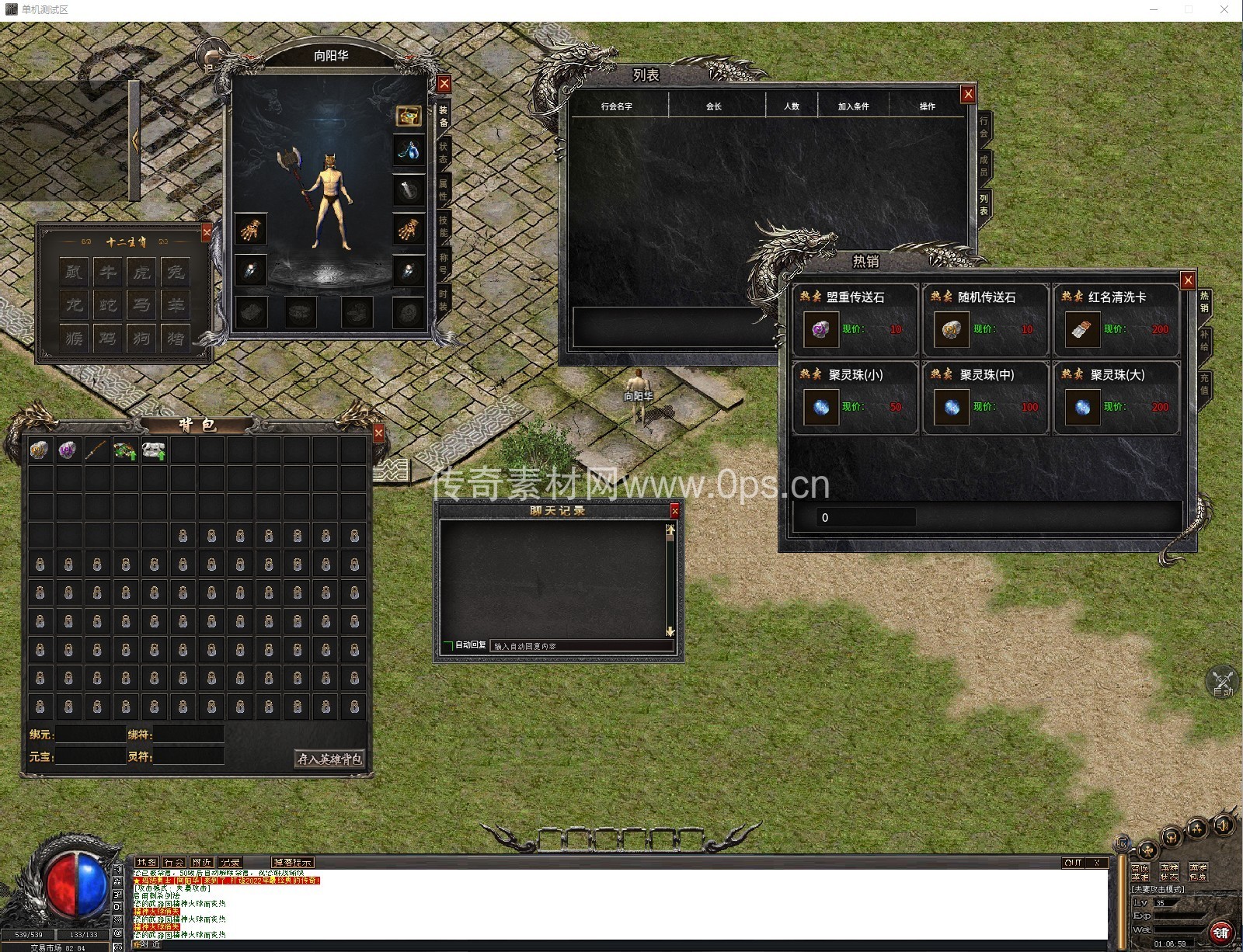Switch to the 成员 guild tab
Viewport: 1243px width, 952px height.
(x=984, y=165)
